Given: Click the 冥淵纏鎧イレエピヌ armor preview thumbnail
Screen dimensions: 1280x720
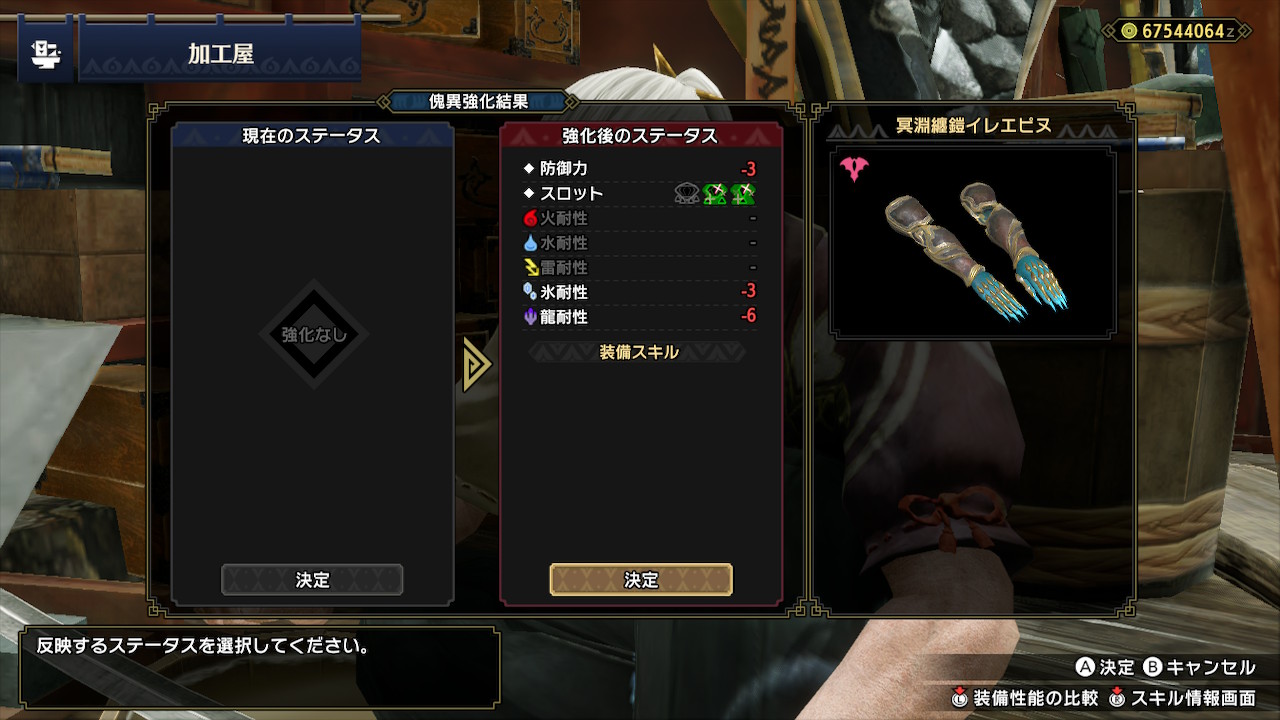Looking at the screenshot, I should [x=973, y=238].
